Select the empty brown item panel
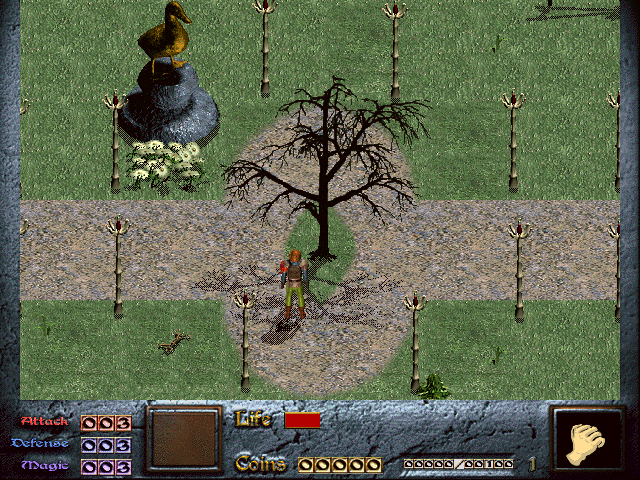640x480 pixels. [x=183, y=439]
